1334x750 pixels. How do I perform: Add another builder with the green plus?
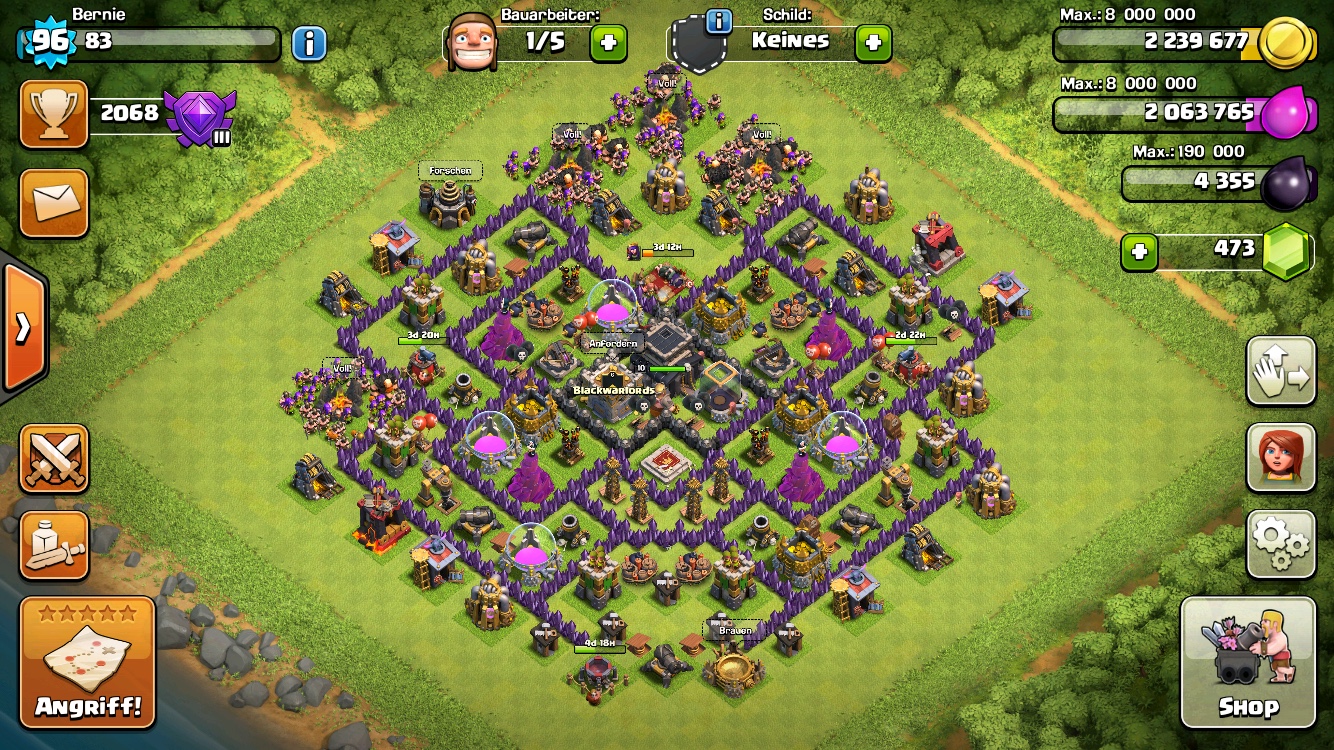(x=608, y=42)
